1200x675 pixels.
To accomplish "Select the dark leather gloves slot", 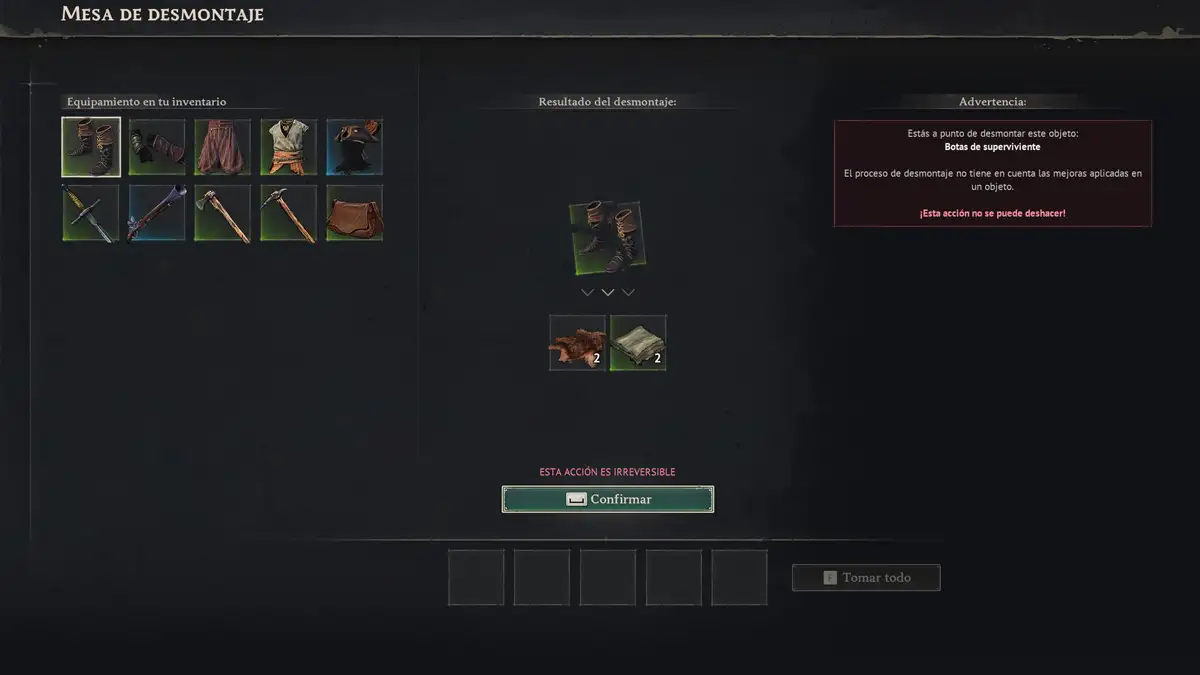I will (157, 147).
